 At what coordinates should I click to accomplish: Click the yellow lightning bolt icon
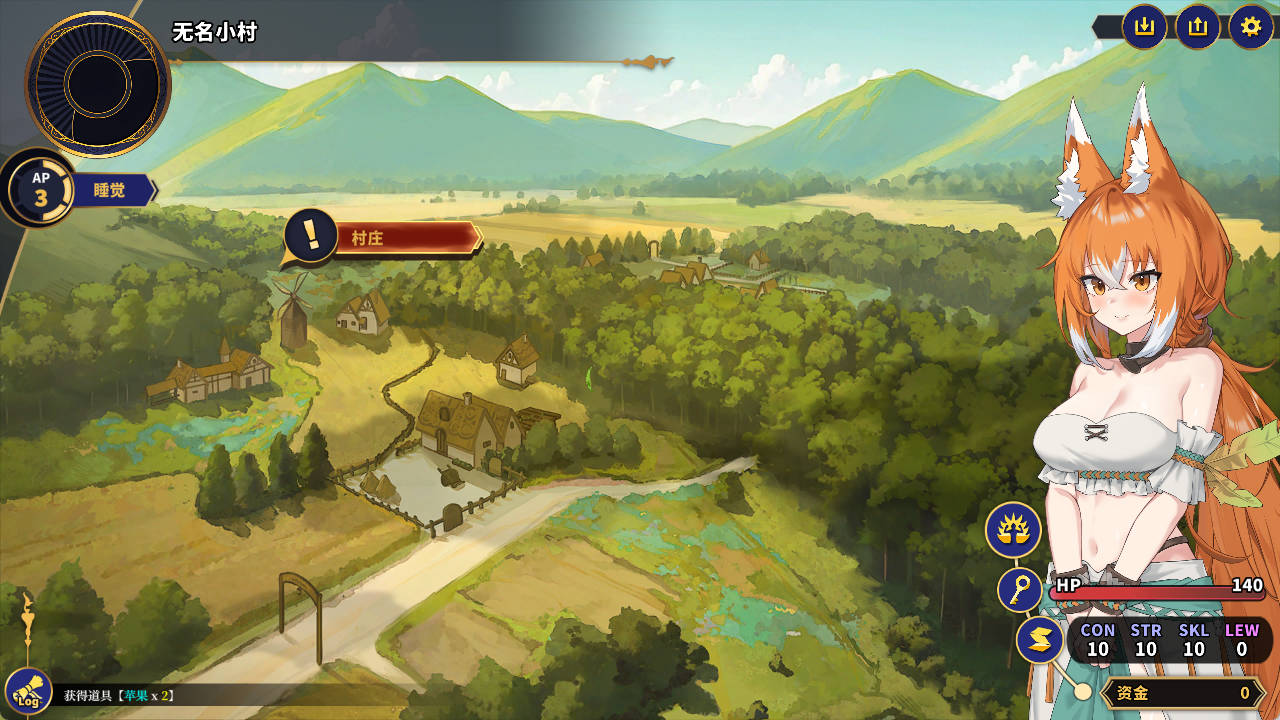click(1040, 641)
